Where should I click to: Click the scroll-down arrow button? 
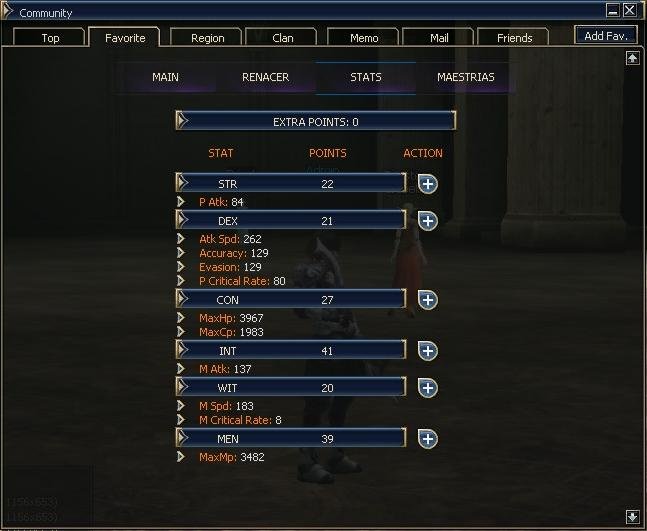[632, 517]
